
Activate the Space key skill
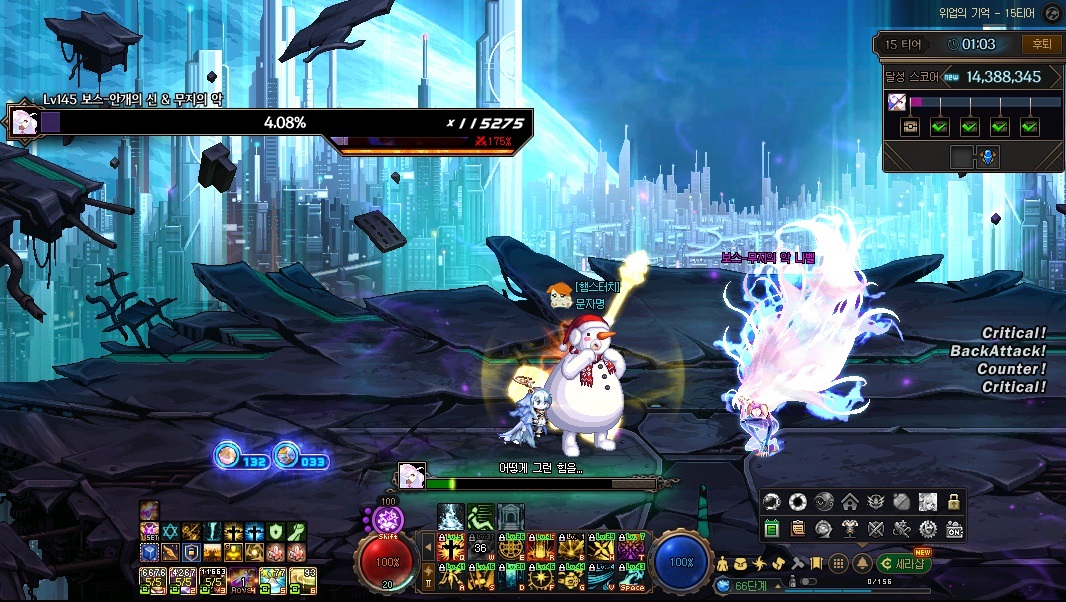(630, 577)
